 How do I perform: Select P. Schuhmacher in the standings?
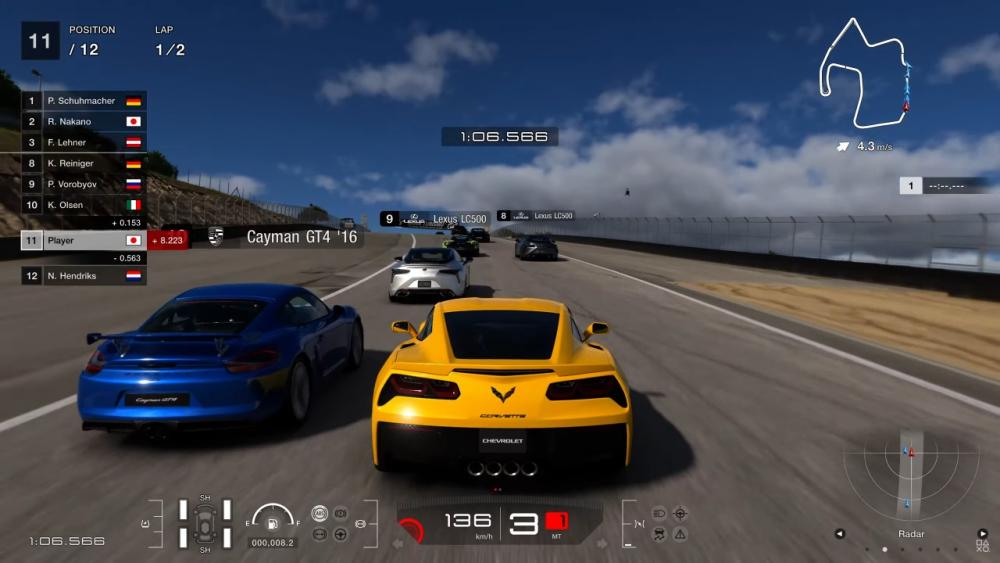tap(84, 101)
